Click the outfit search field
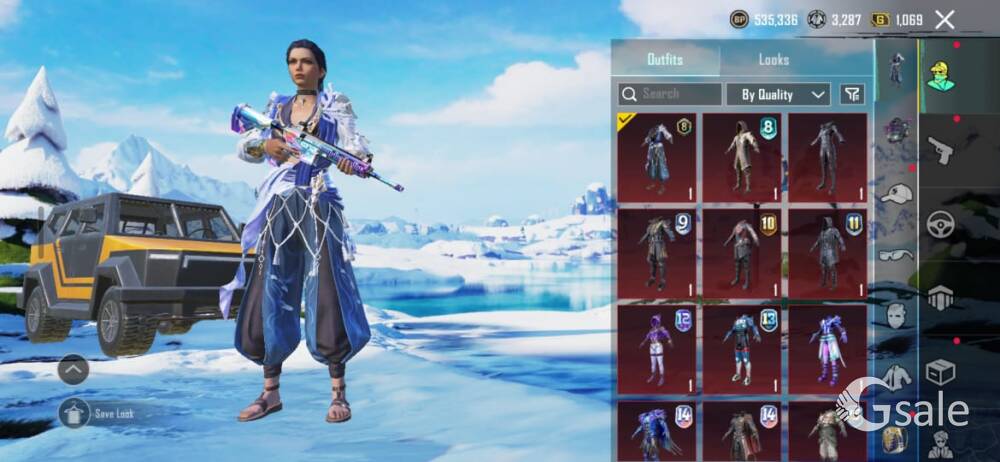Viewport: 1000px width, 462px height. 669,94
